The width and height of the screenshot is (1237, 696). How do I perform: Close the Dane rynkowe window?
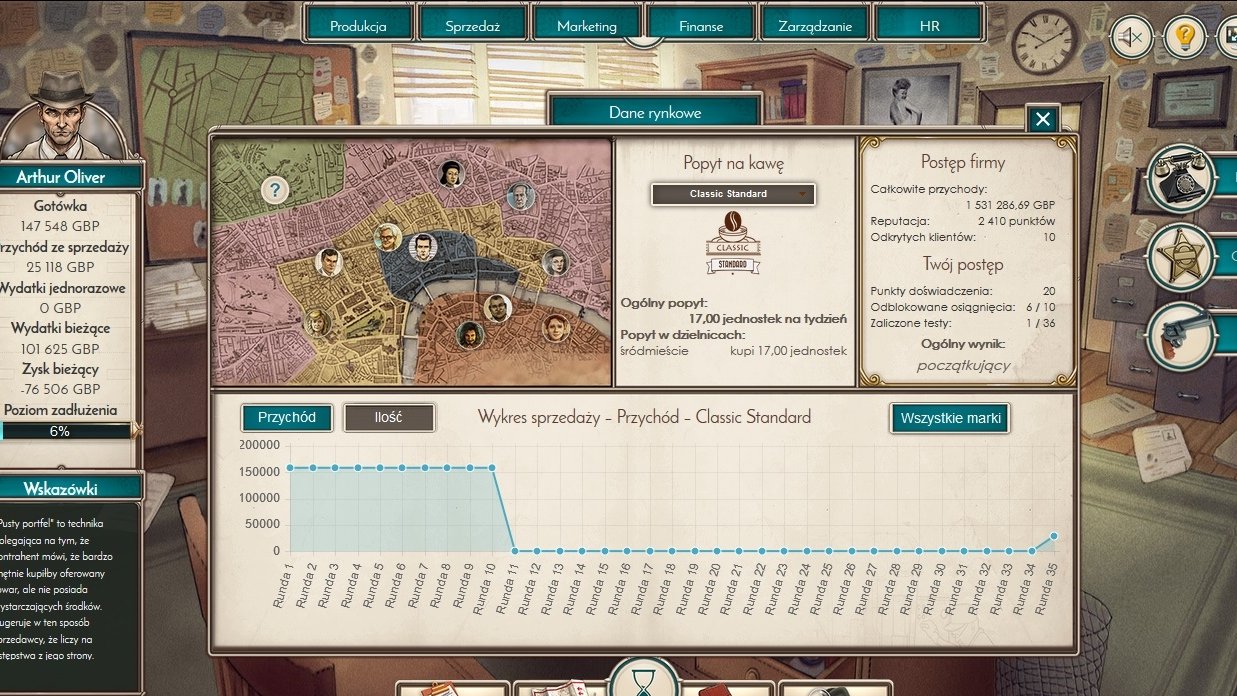coord(1042,120)
